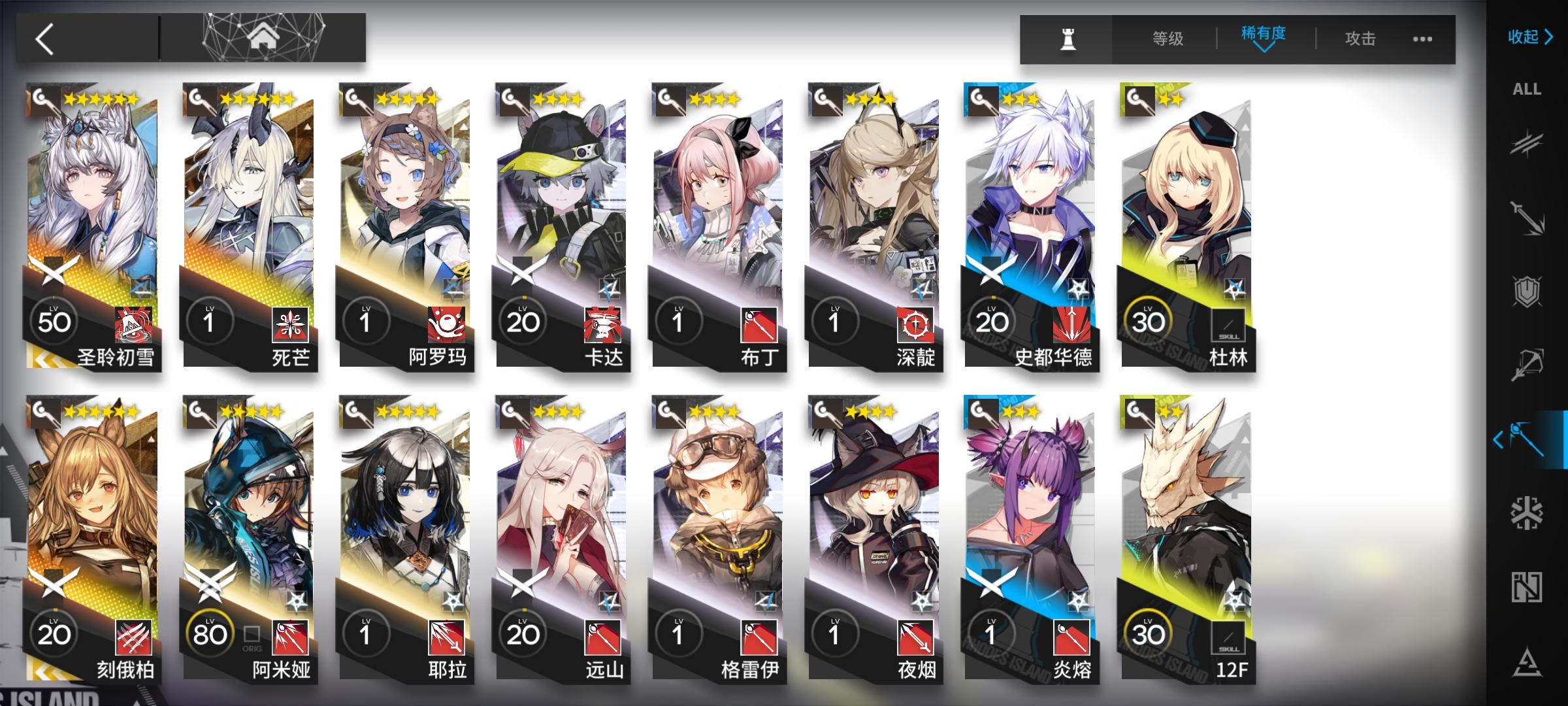Image resolution: width=1568 pixels, height=706 pixels.
Task: Select operator 圣聆初雪's portrait
Action: [x=91, y=196]
